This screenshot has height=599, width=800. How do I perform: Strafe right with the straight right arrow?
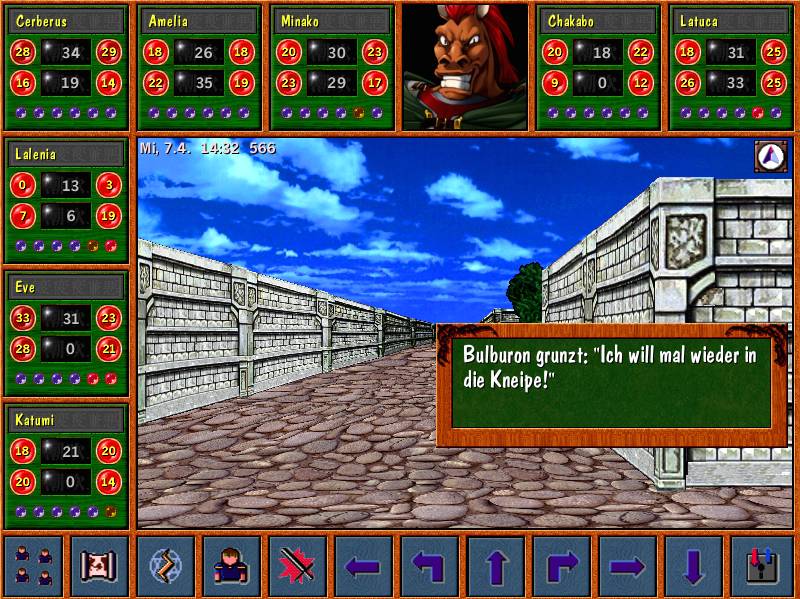point(627,566)
